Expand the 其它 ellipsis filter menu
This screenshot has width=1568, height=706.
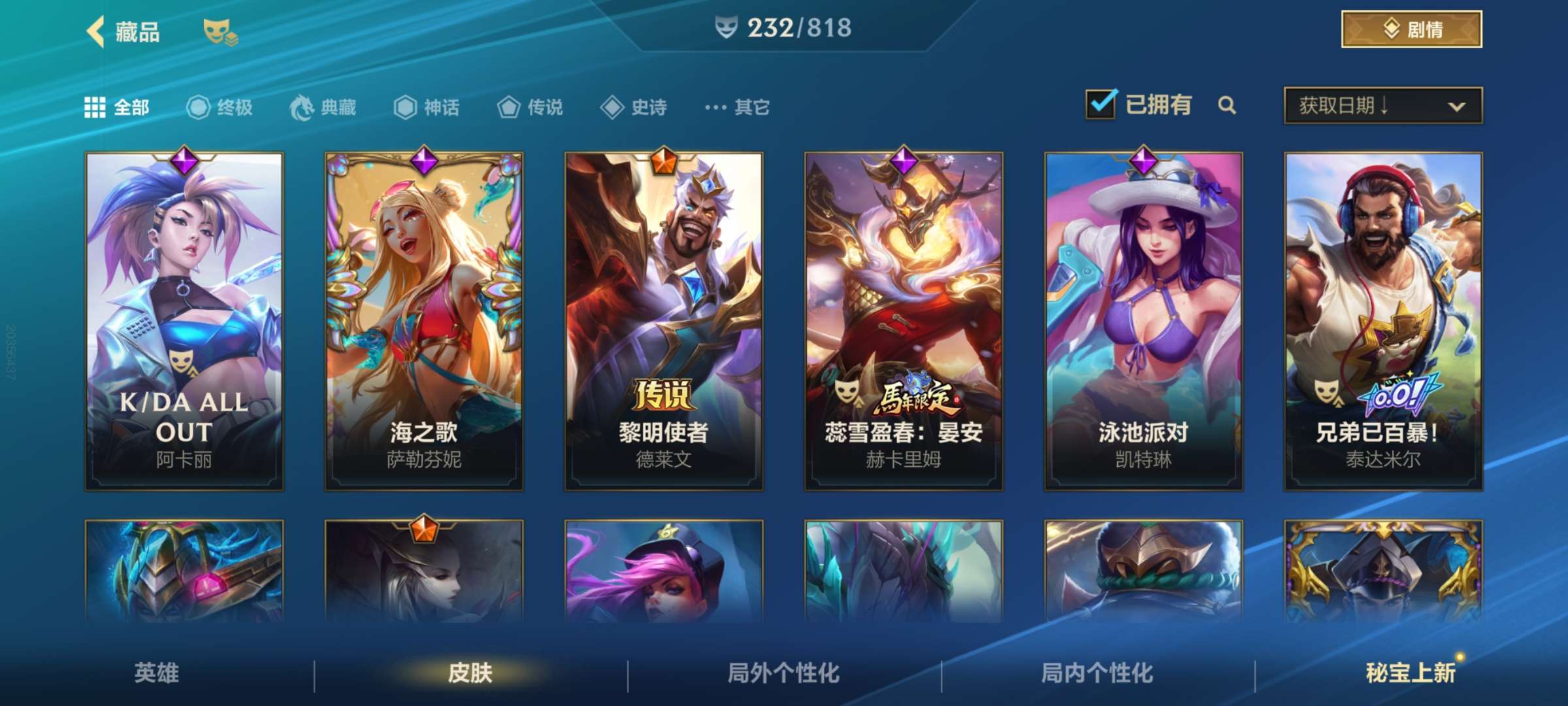pos(717,109)
